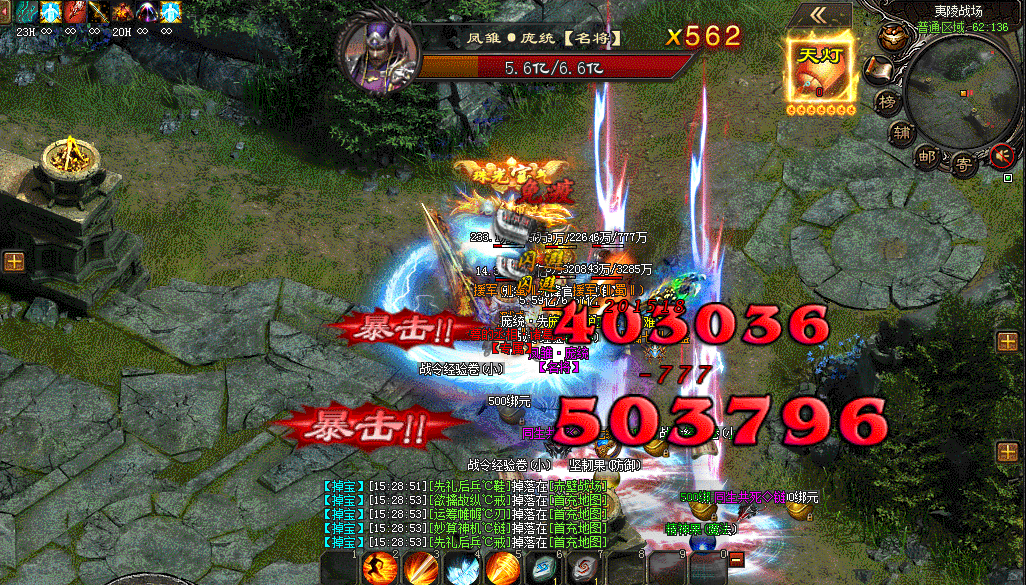The height and width of the screenshot is (585, 1026).
Task: Open the 榜 ranking button
Action: (x=886, y=101)
